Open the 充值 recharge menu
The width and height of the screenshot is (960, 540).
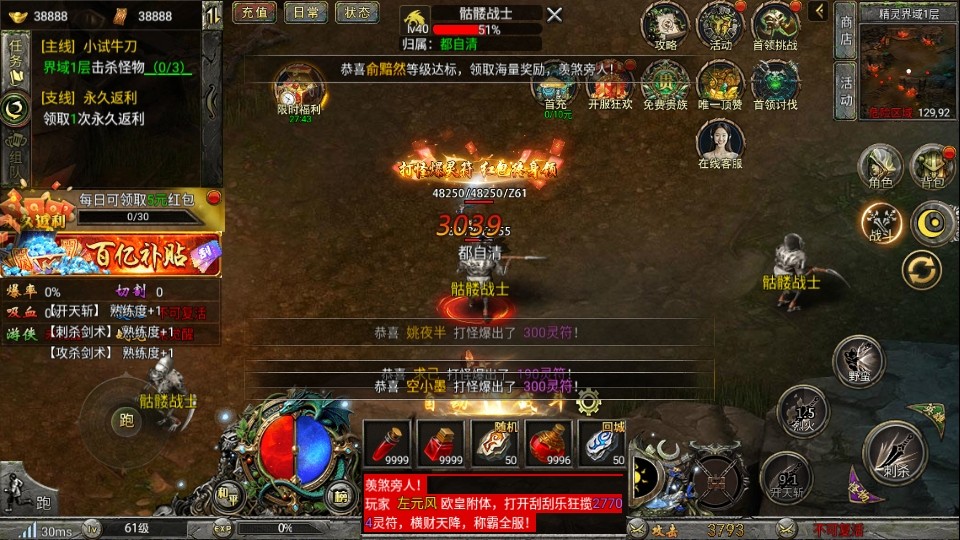[x=254, y=13]
